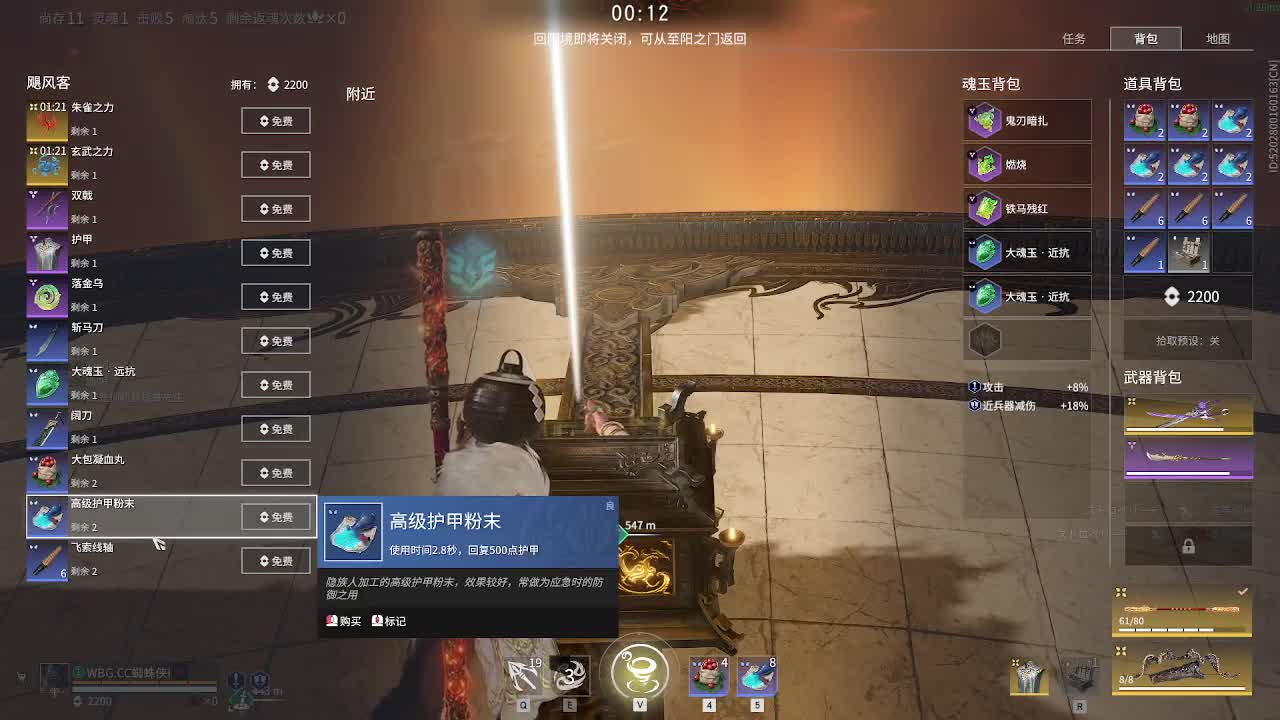This screenshot has width=1280, height=720.
Task: Click a dagger stack of 6 in item backpack
Action: click(x=1144, y=207)
